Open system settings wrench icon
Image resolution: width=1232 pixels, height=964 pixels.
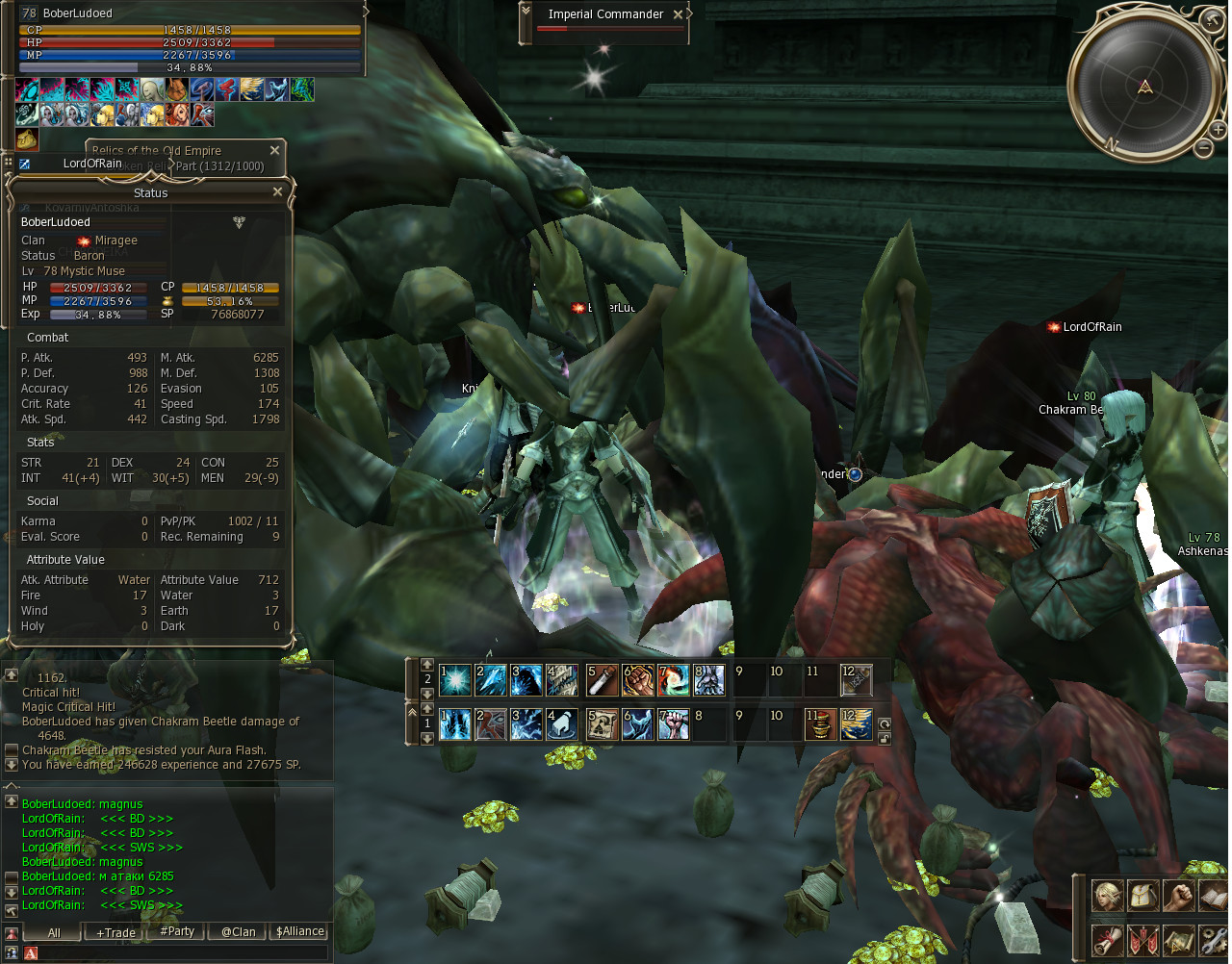pos(1213,938)
